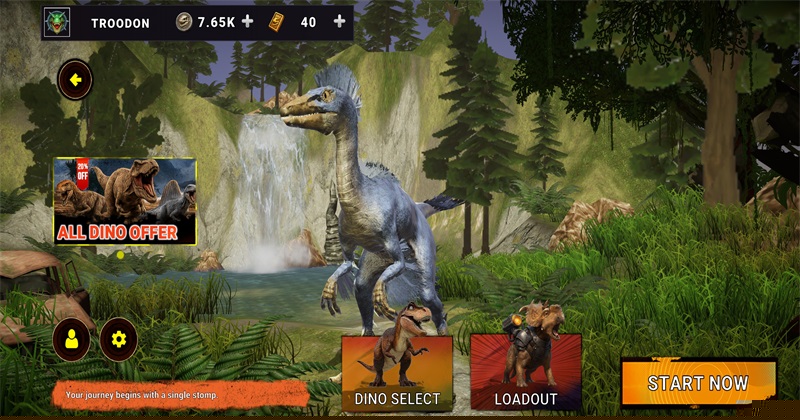Screen dimensions: 800x420
Task: Open the Dino Select menu
Action: (x=397, y=374)
